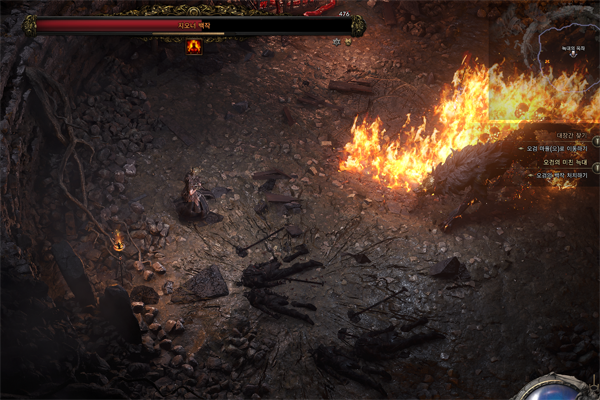Select the "대장간 찾기" quest tracker entry
Image resolution: width=600 pixels, height=400 pixels.
point(570,135)
